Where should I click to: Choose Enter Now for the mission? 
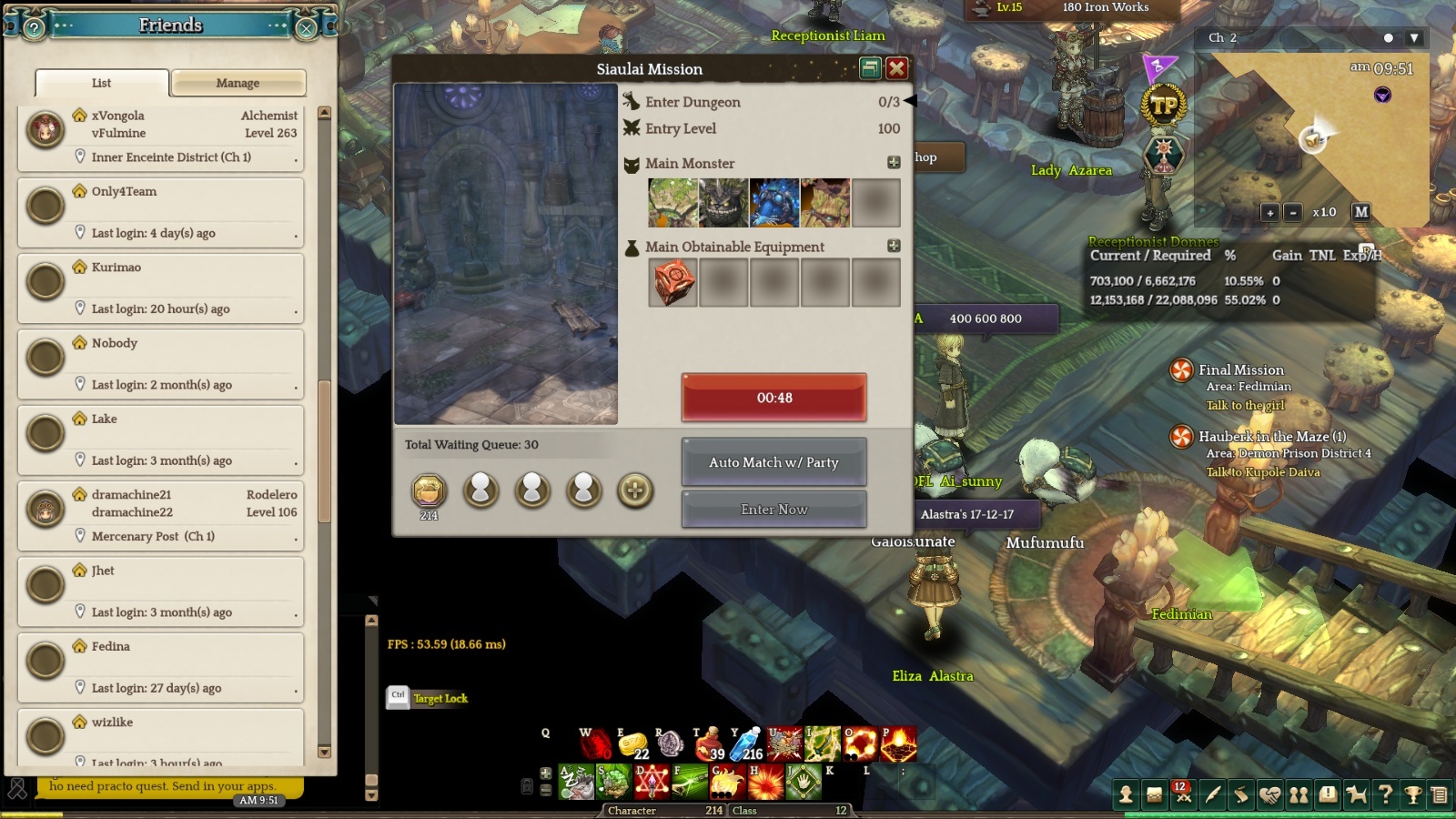click(773, 510)
